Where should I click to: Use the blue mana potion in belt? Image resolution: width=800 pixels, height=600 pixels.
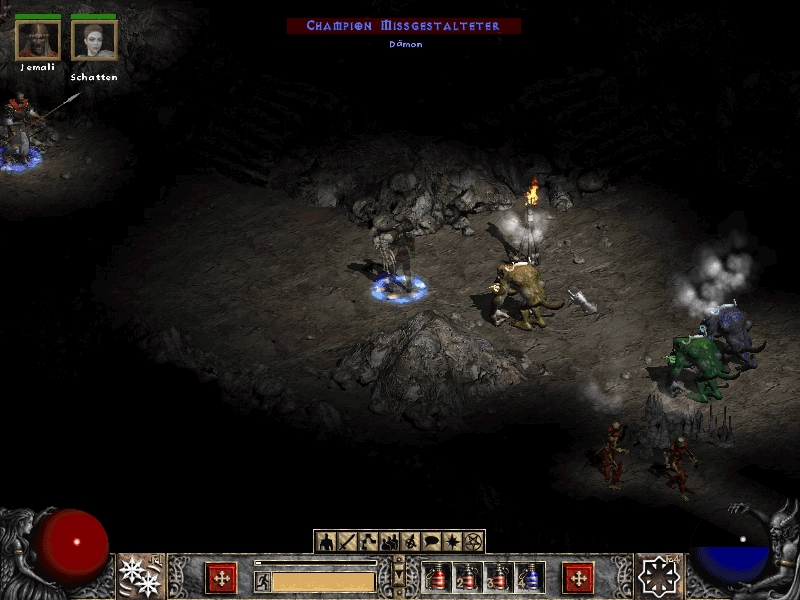pos(531,577)
